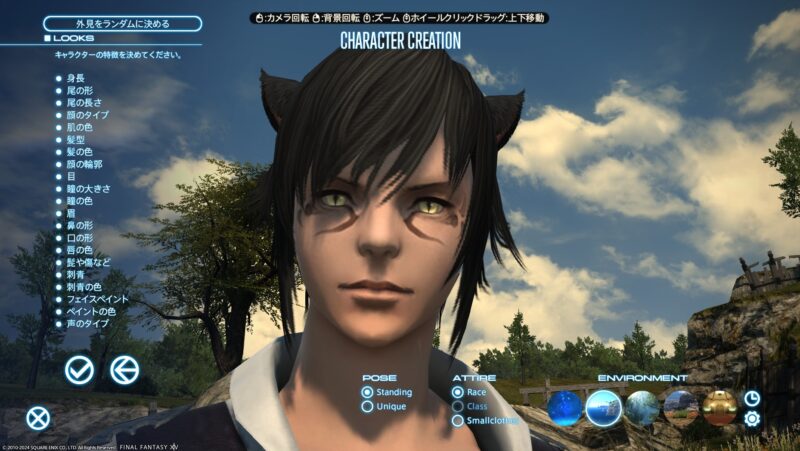
Task: Open the 髪型 hairstyle entry
Action: click(74, 140)
